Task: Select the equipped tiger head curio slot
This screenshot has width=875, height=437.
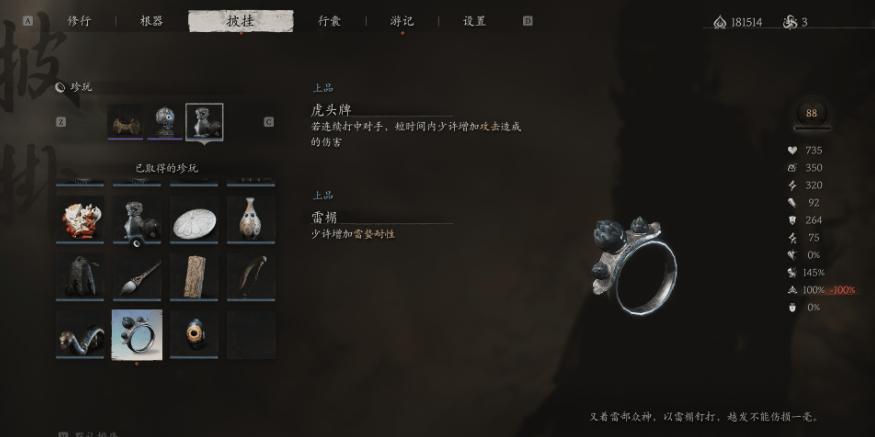Action: [x=204, y=122]
